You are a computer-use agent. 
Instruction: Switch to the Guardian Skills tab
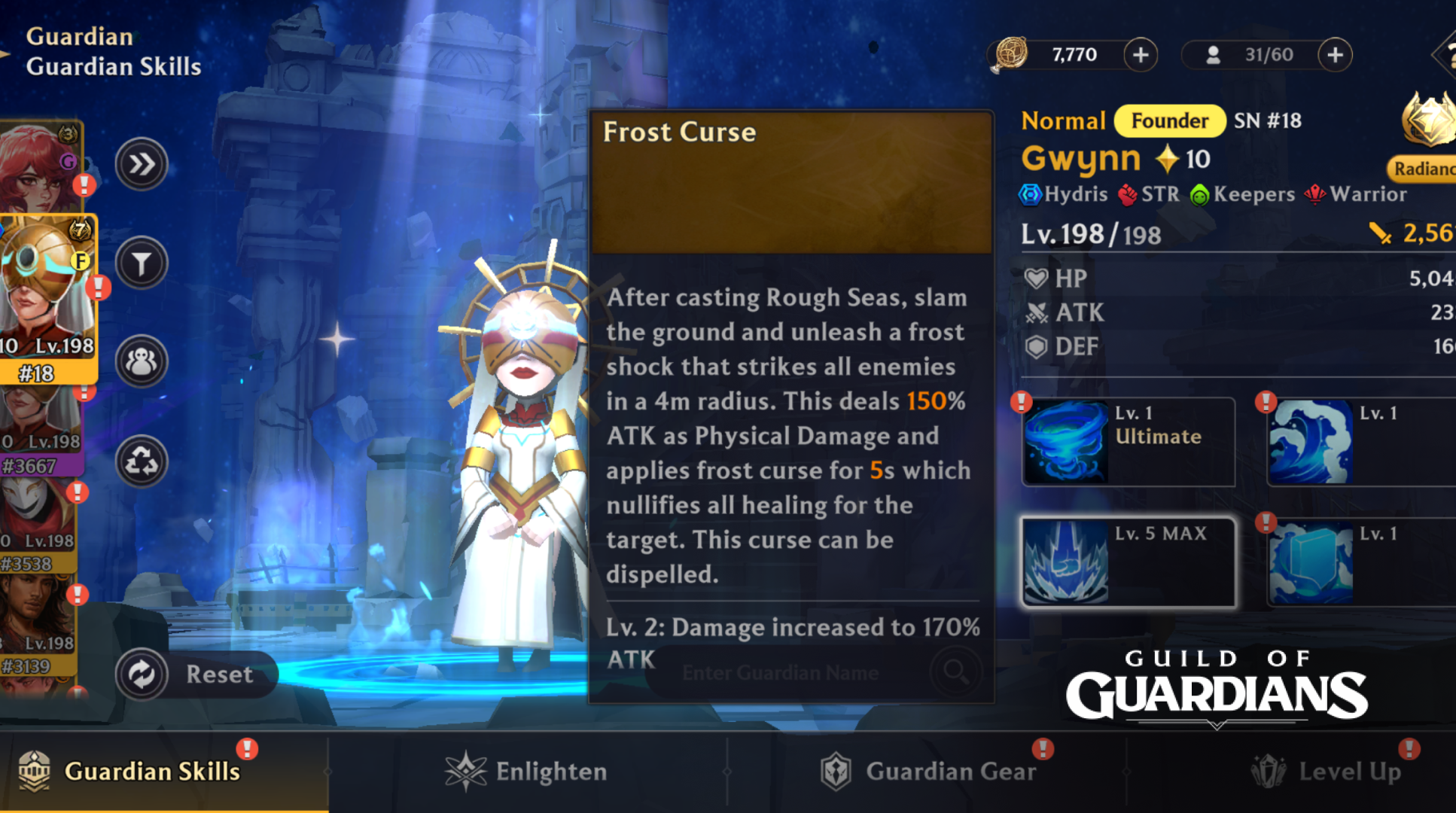[151, 772]
